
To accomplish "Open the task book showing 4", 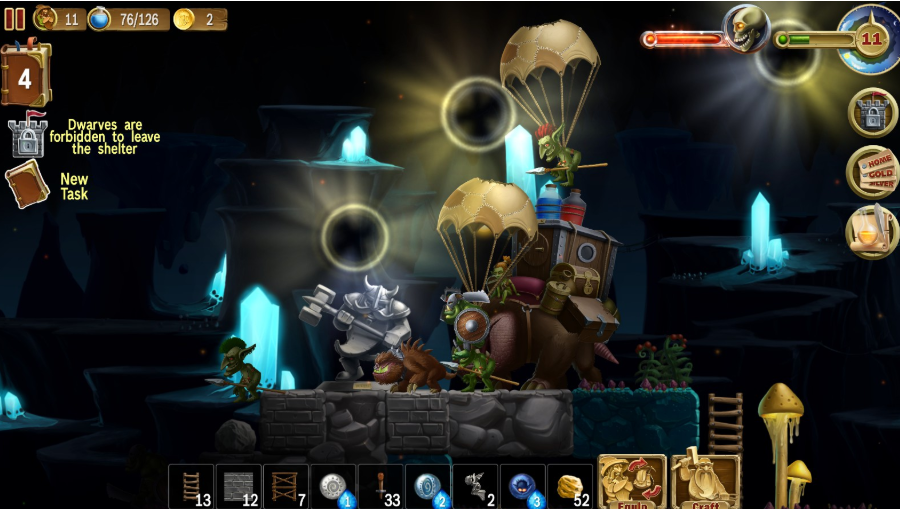I will (x=26, y=78).
